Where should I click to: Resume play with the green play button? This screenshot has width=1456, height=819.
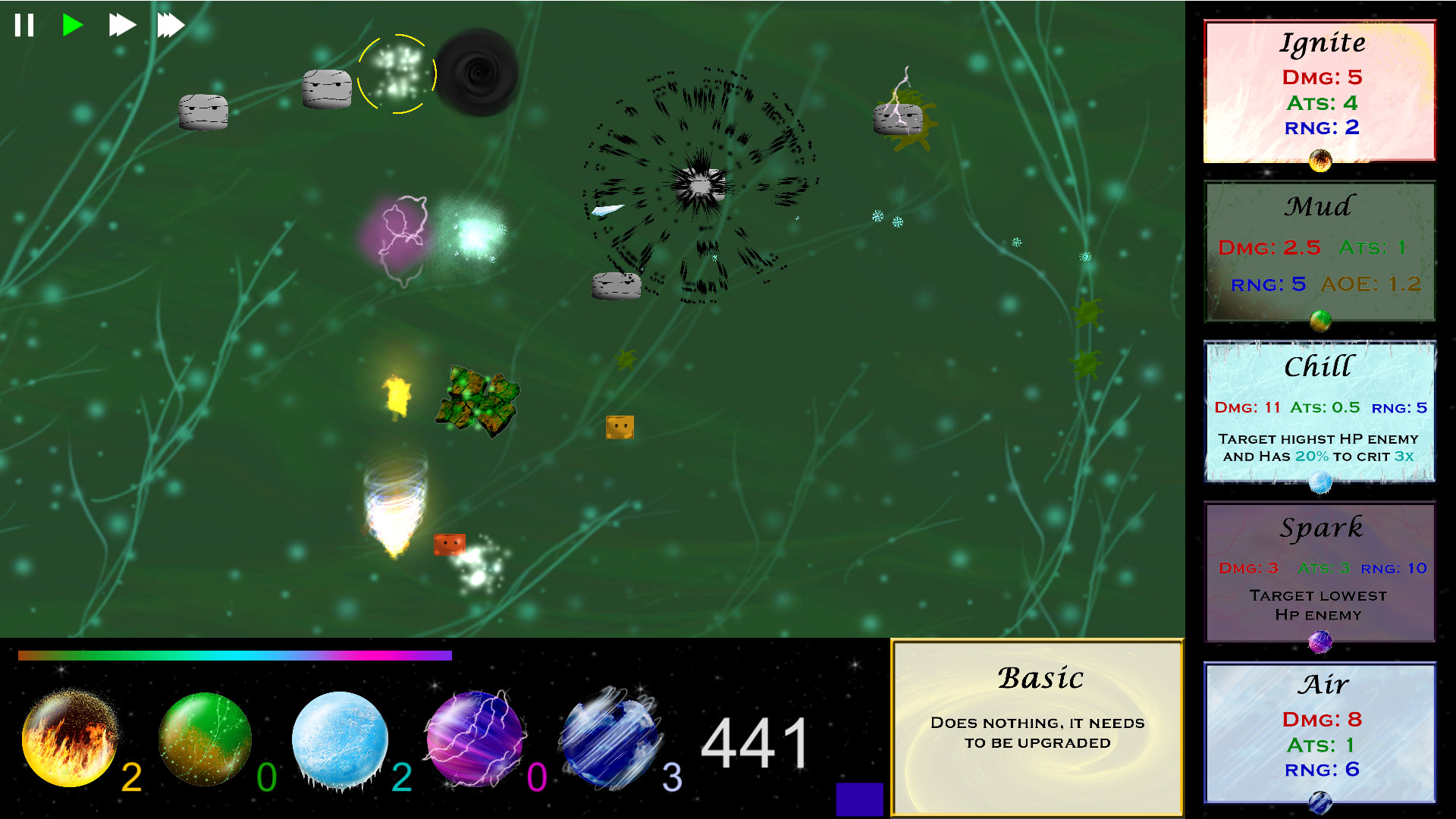pyautogui.click(x=72, y=24)
